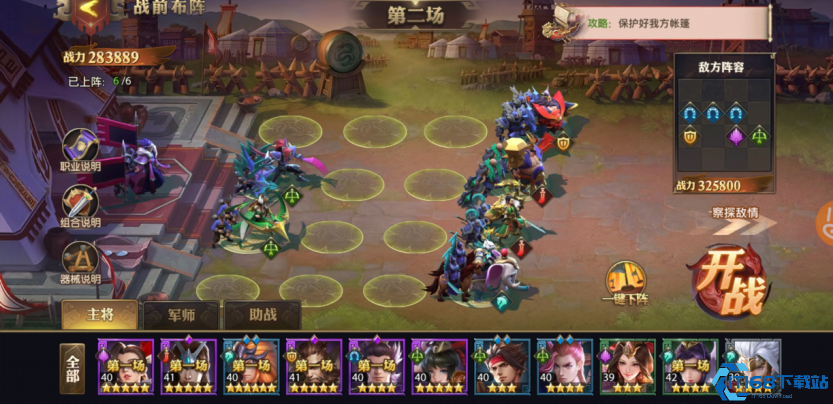Open the 全部 hero filter

coord(72,369)
